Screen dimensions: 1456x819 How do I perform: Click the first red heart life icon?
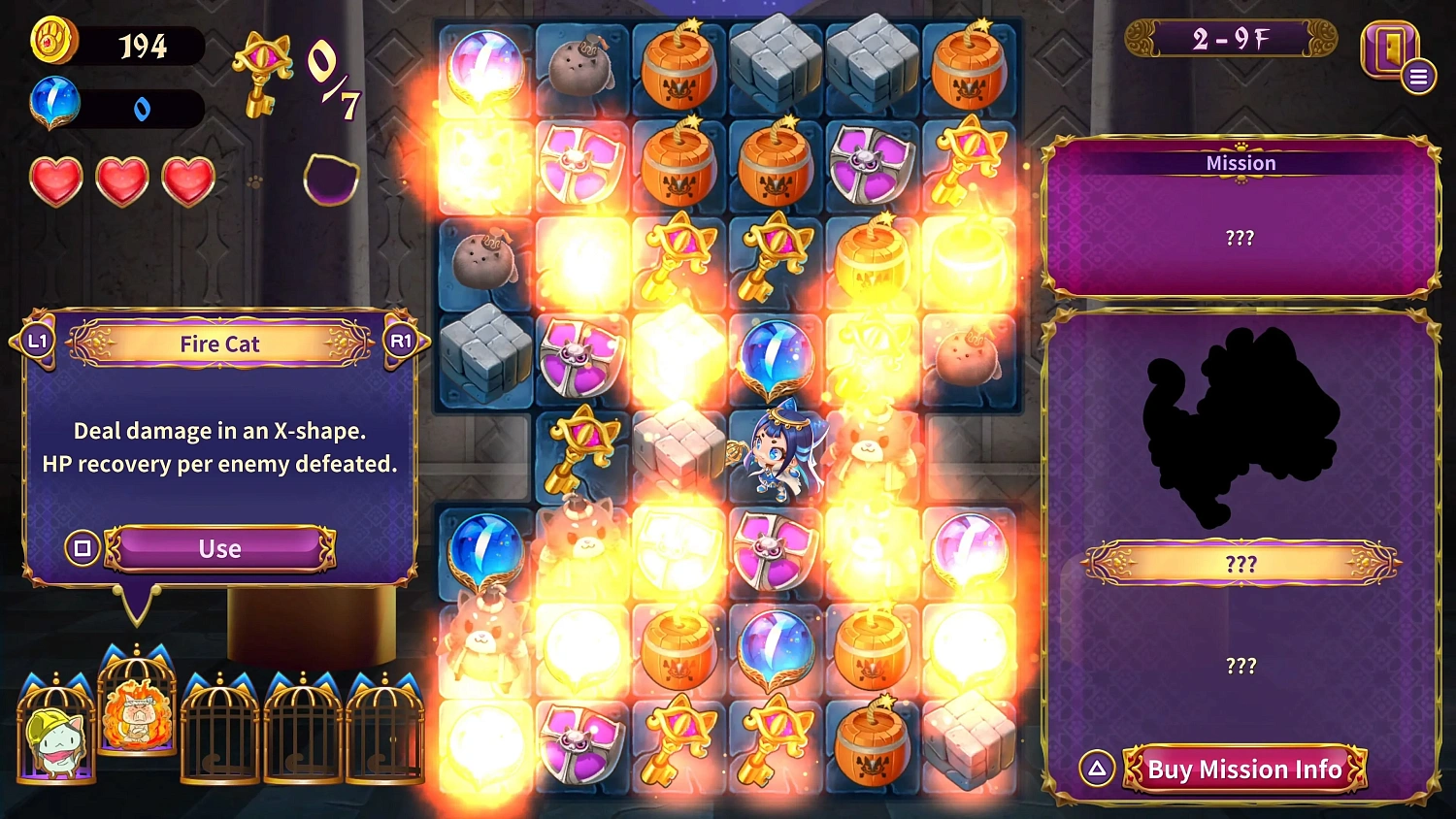point(55,180)
